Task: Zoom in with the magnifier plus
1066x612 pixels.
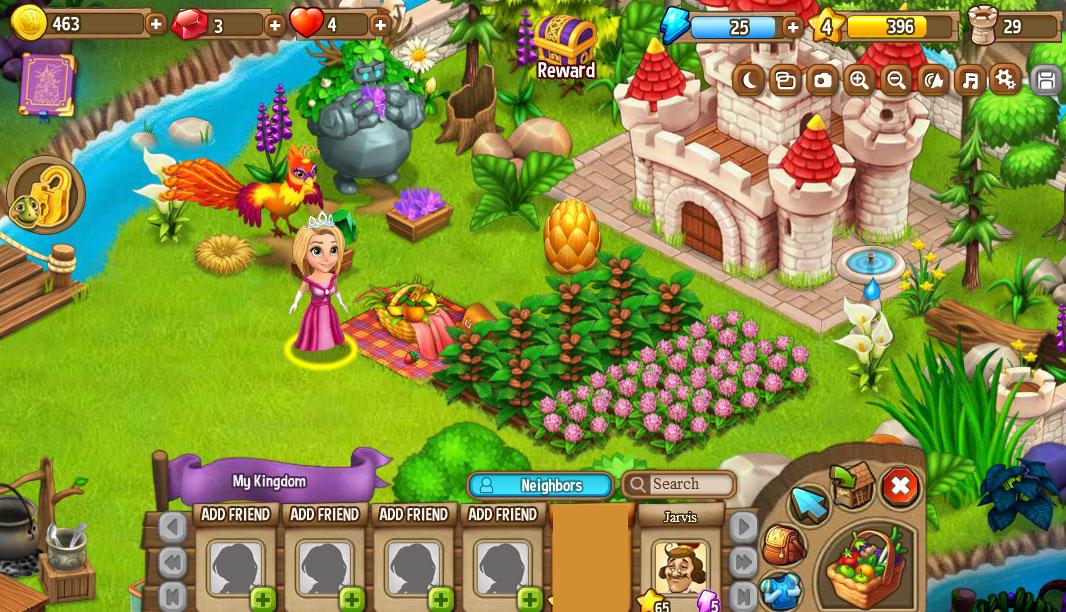Action: (859, 80)
